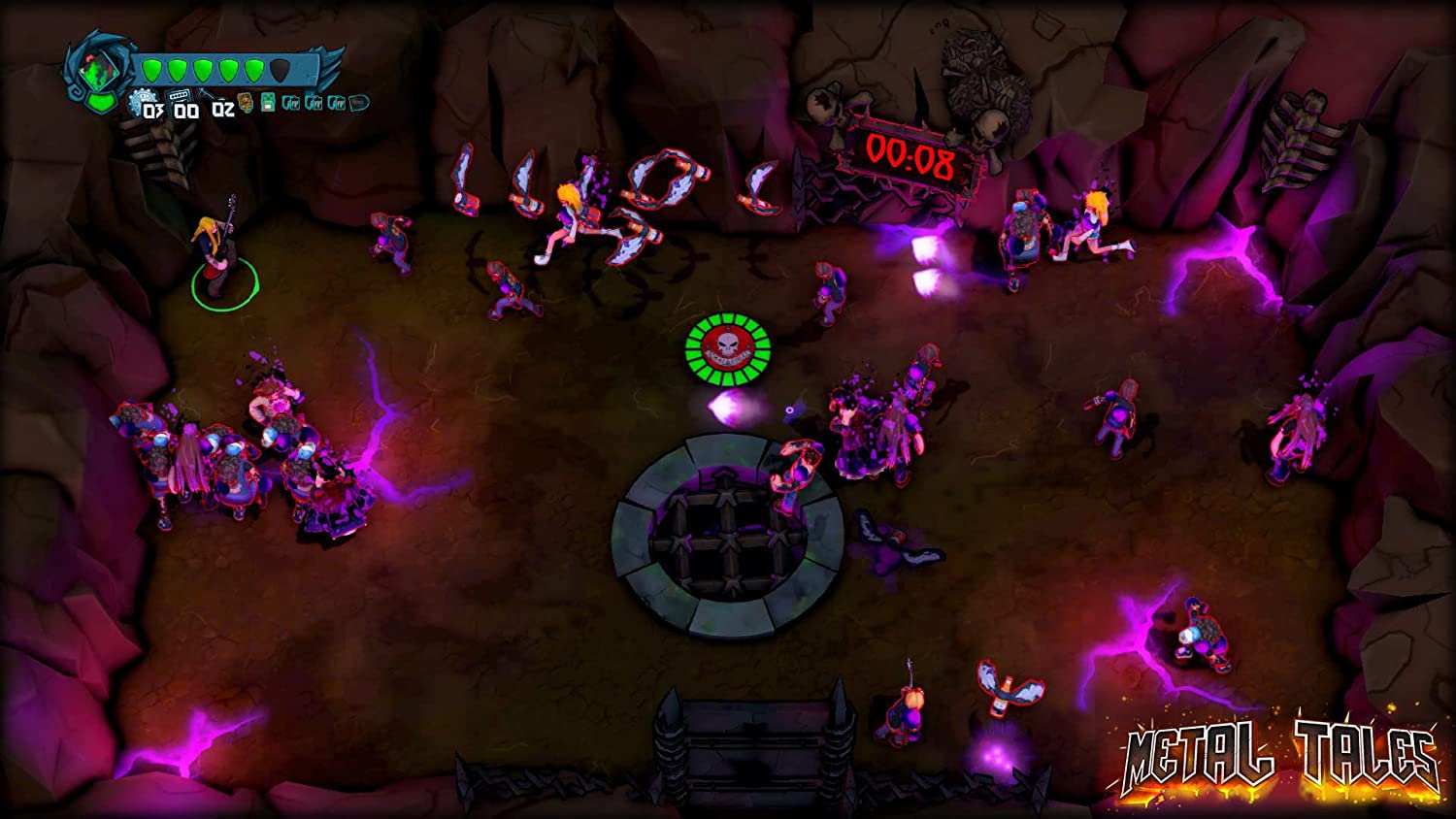Viewport: 1456px width, 819px height.
Task: Click the character portrait in the top-left frame
Action: tap(99, 69)
